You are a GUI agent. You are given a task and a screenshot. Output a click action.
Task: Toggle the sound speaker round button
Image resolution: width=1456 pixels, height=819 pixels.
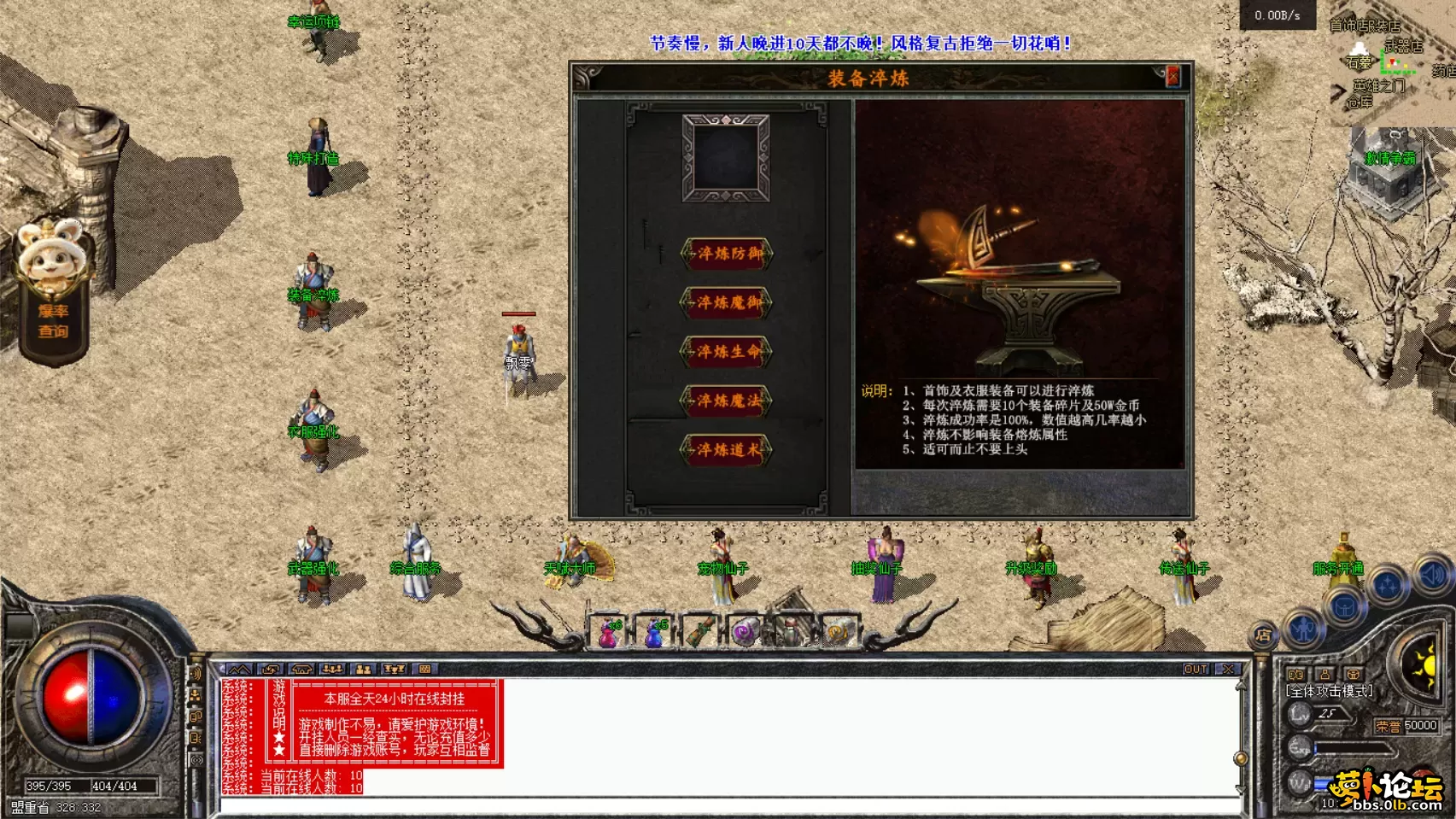1432,575
